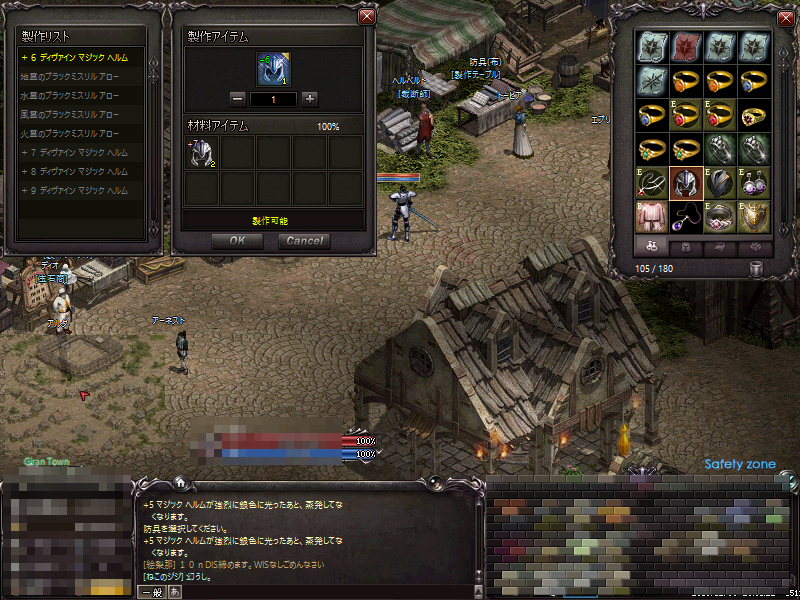Select the +7 helm material slot
The image size is (800, 600).
(203, 152)
